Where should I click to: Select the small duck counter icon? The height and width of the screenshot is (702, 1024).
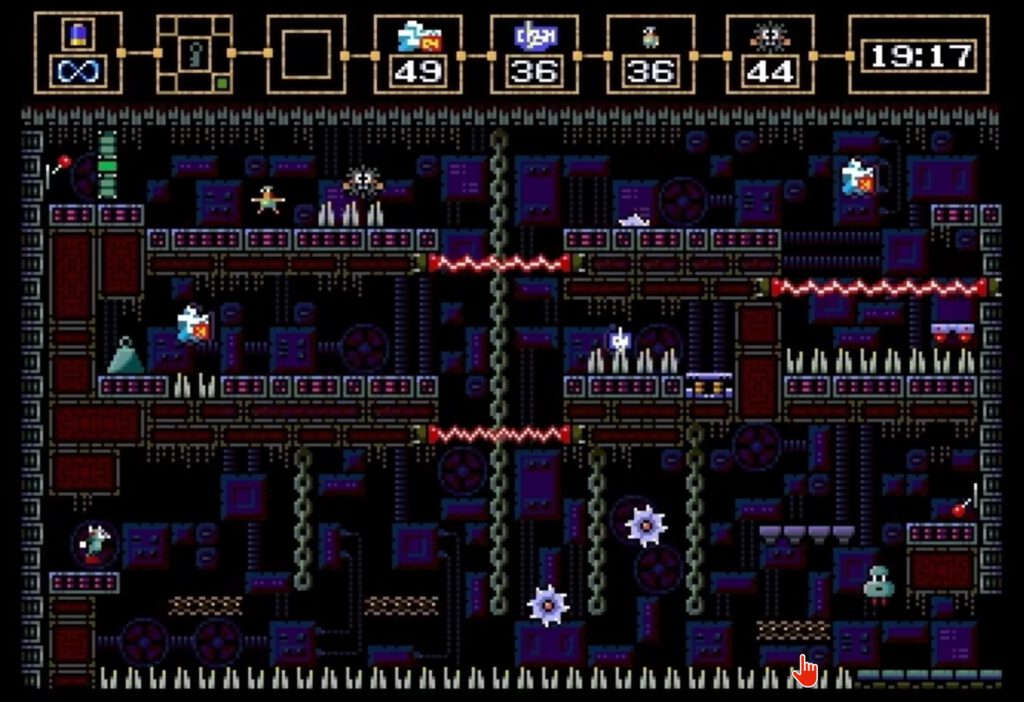[651, 38]
